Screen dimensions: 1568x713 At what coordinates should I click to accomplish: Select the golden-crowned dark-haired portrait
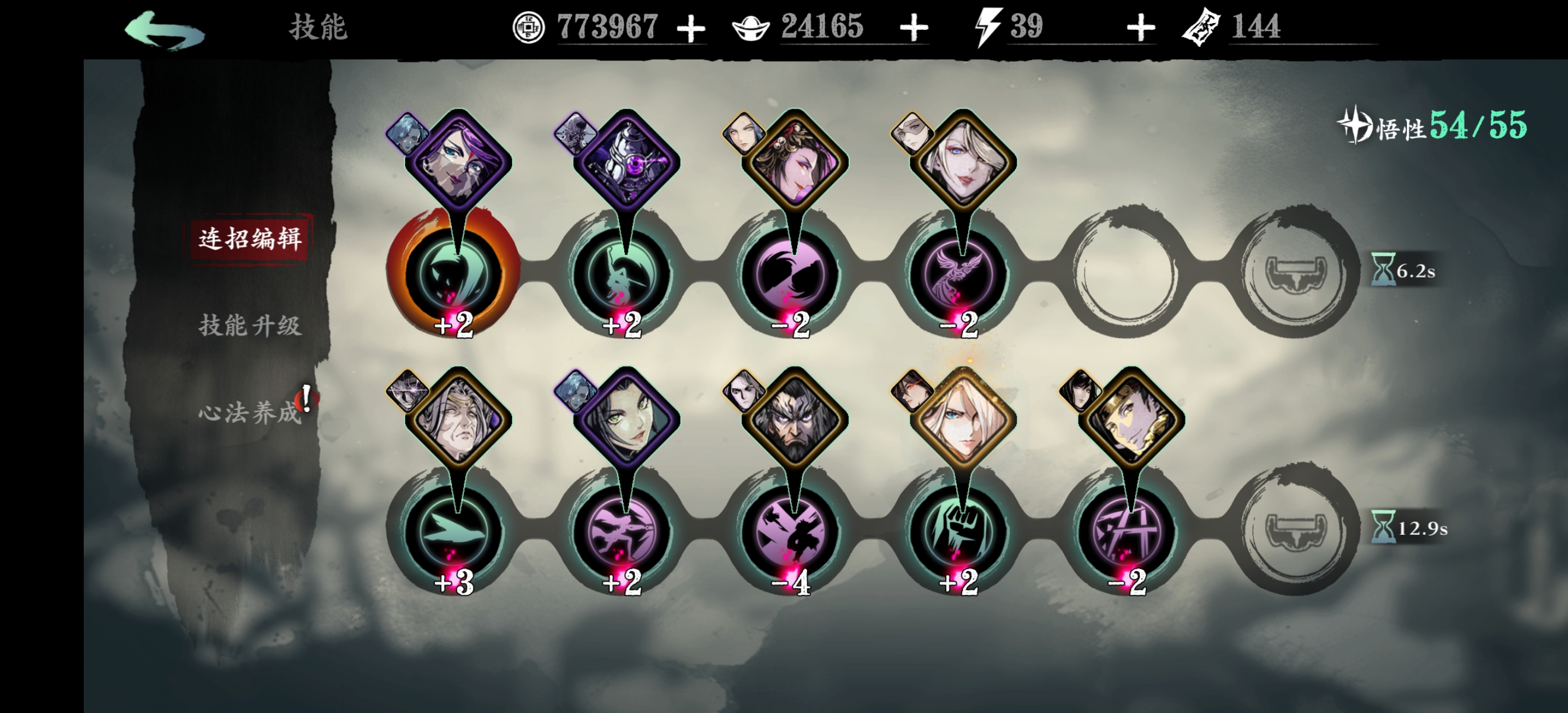[1131, 420]
